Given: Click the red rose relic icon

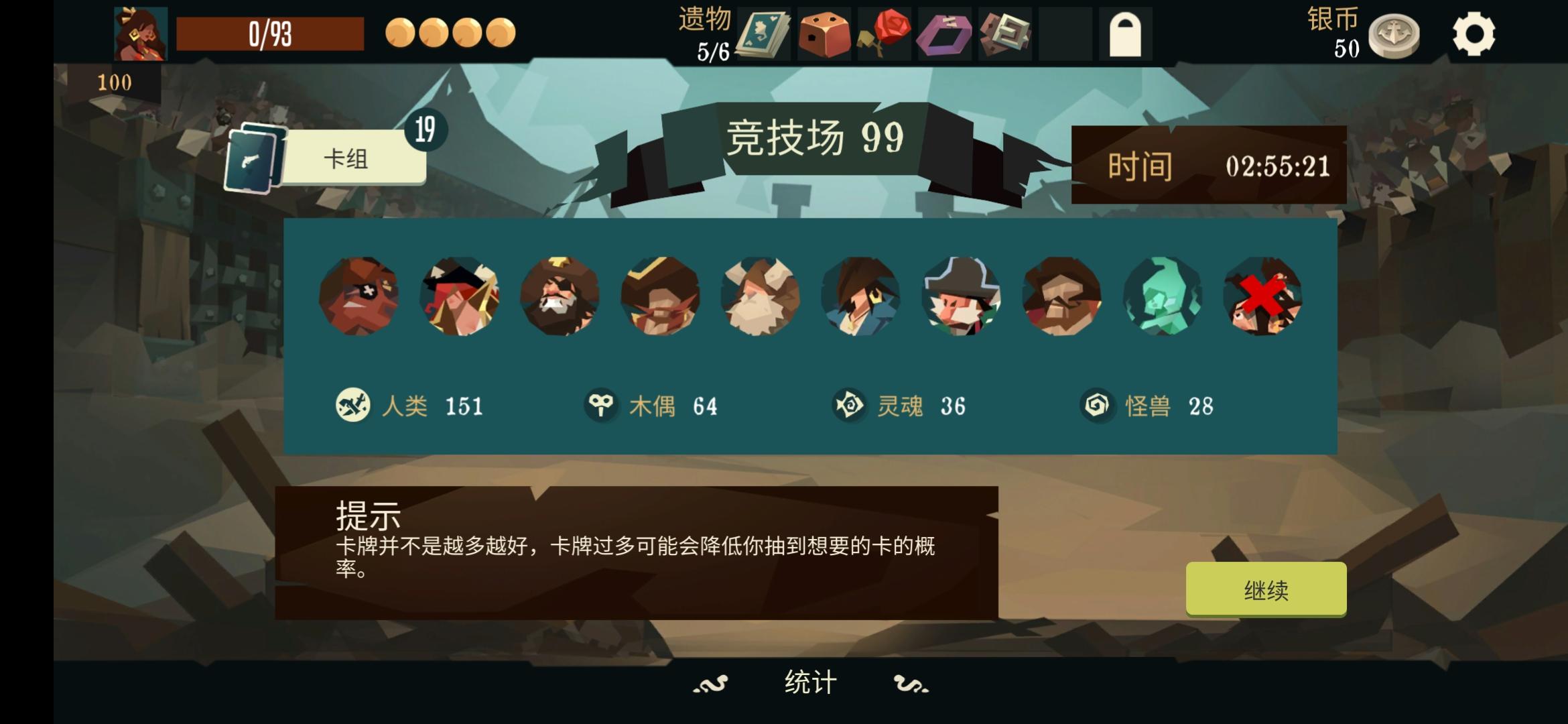Looking at the screenshot, I should [884, 32].
